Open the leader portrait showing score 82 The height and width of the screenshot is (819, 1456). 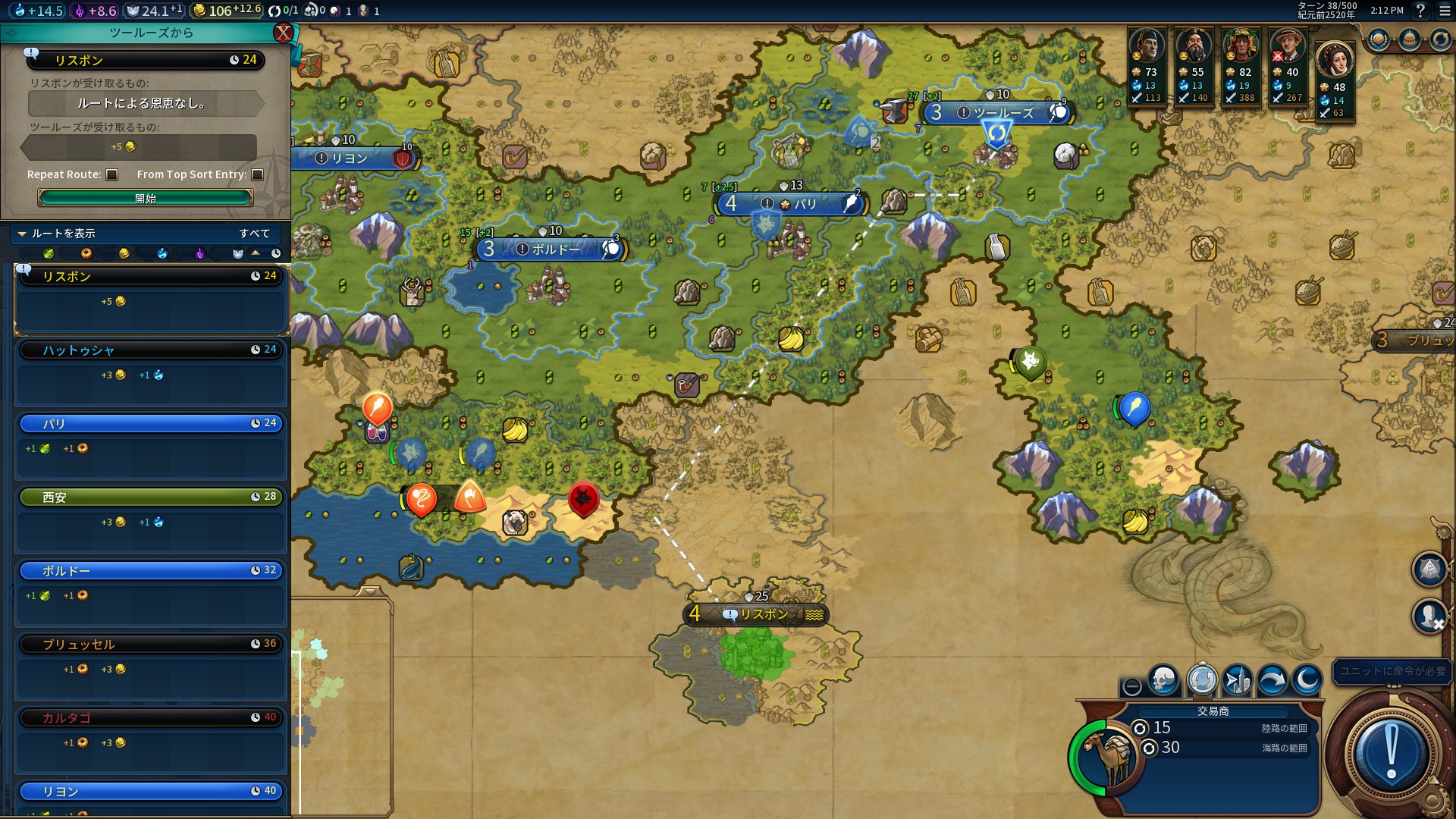click(1240, 47)
